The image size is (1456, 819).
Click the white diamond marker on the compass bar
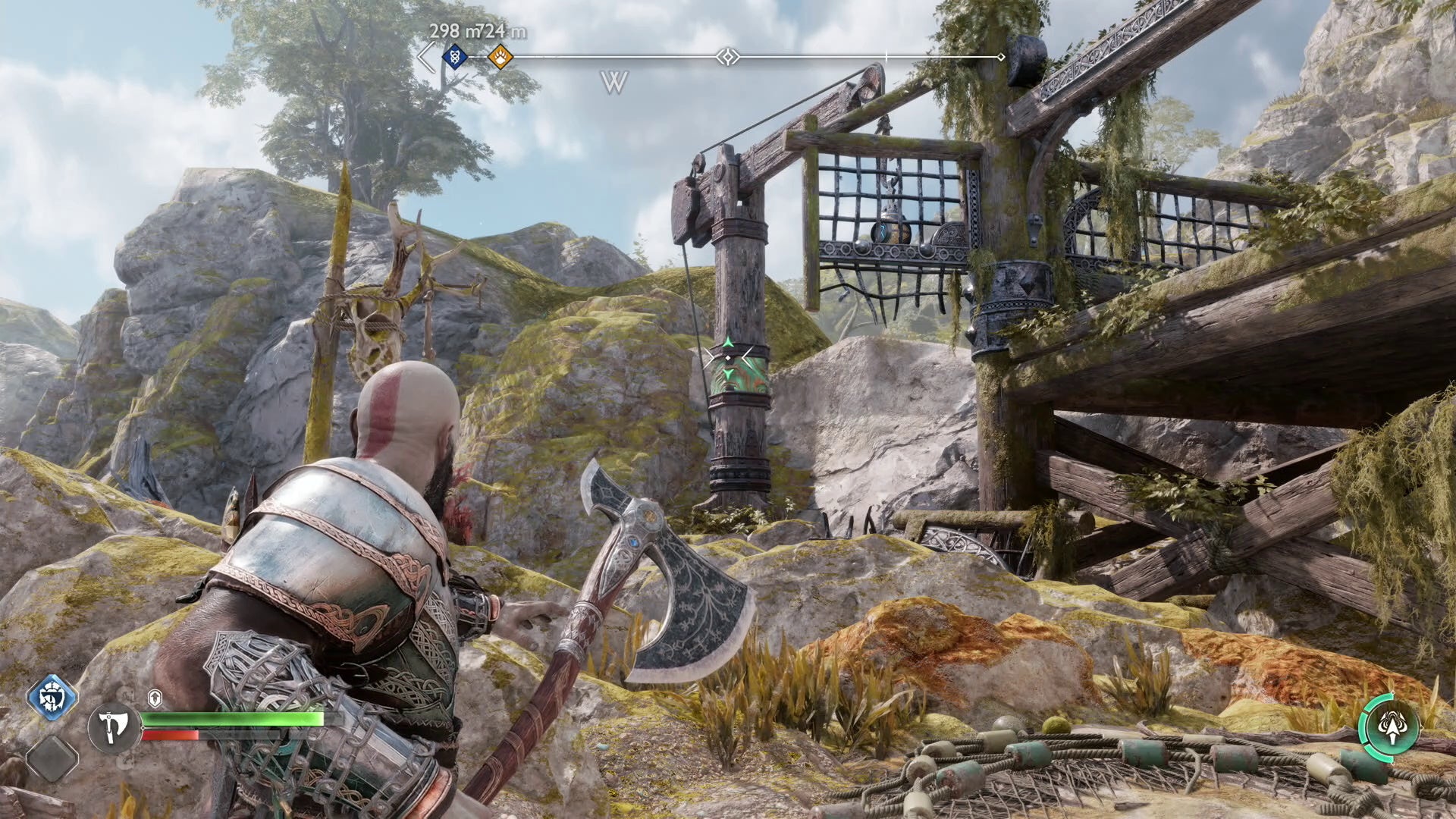(727, 57)
